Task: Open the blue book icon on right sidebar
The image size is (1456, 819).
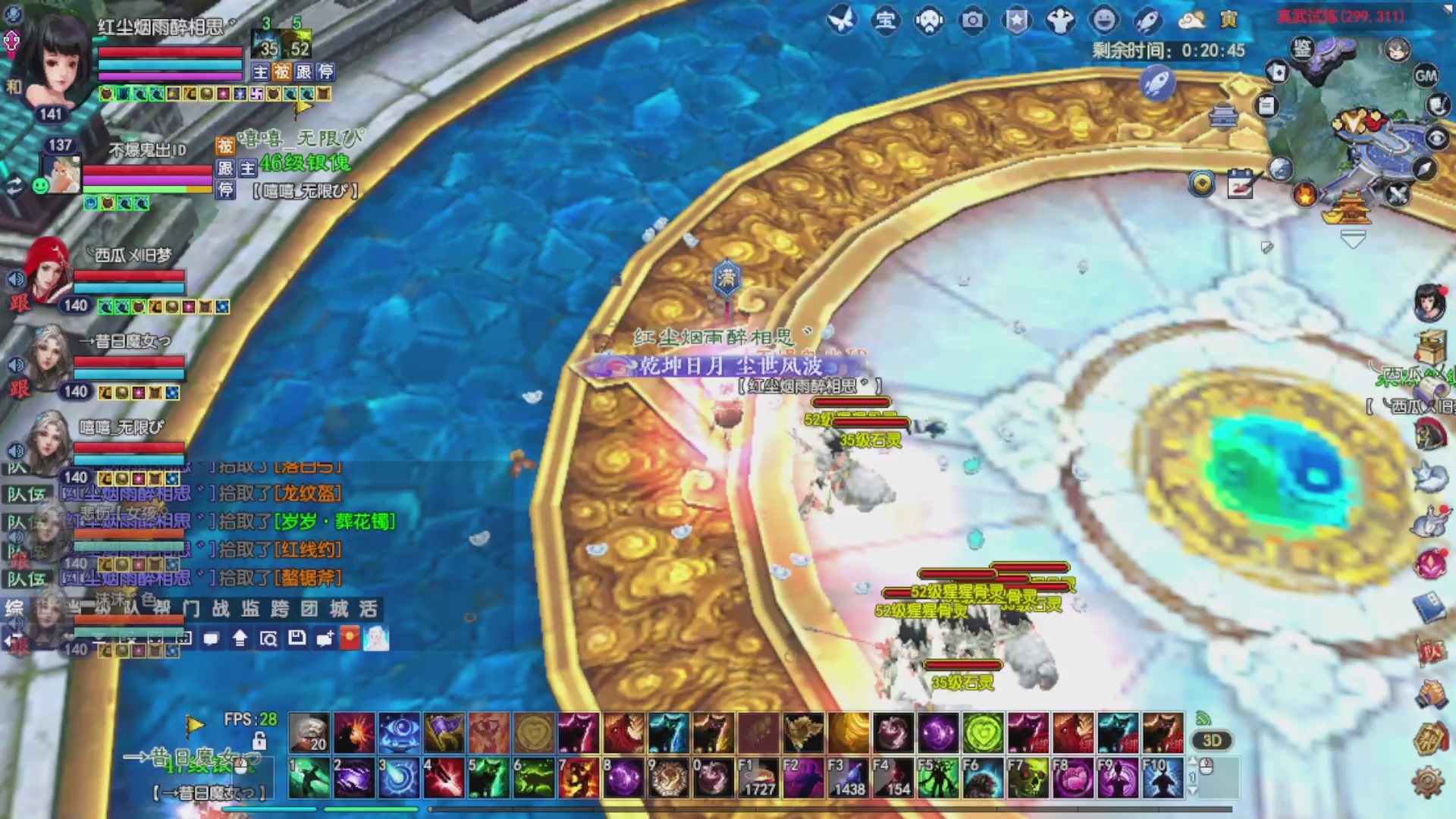Action: point(1429,608)
